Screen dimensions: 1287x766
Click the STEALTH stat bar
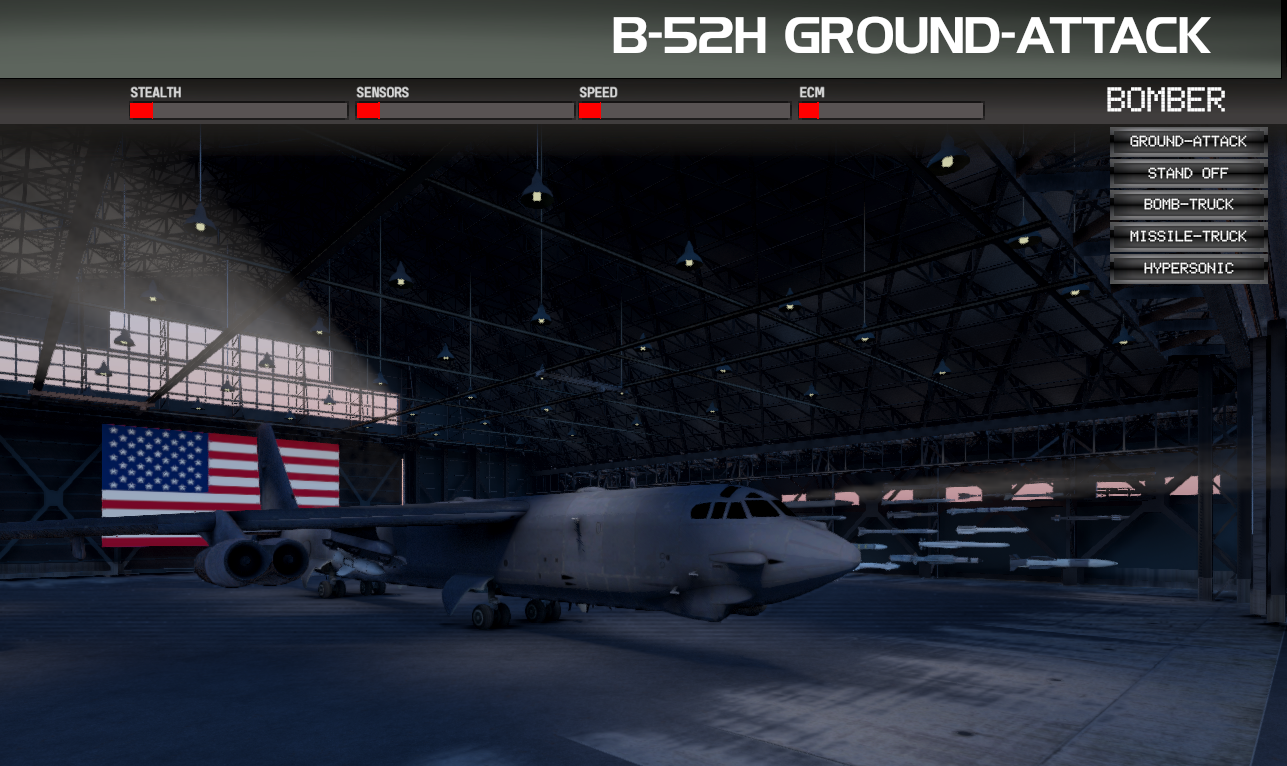(x=237, y=110)
